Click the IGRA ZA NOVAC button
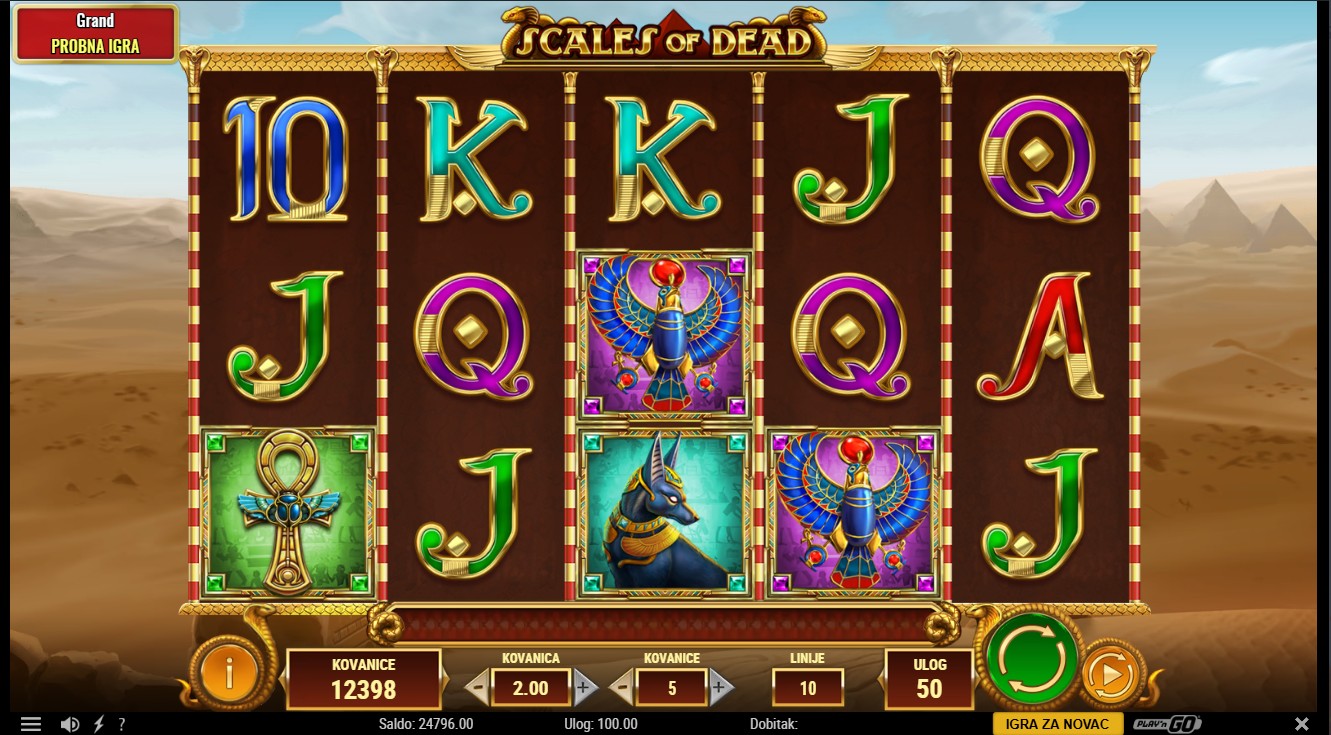 [x=1057, y=724]
